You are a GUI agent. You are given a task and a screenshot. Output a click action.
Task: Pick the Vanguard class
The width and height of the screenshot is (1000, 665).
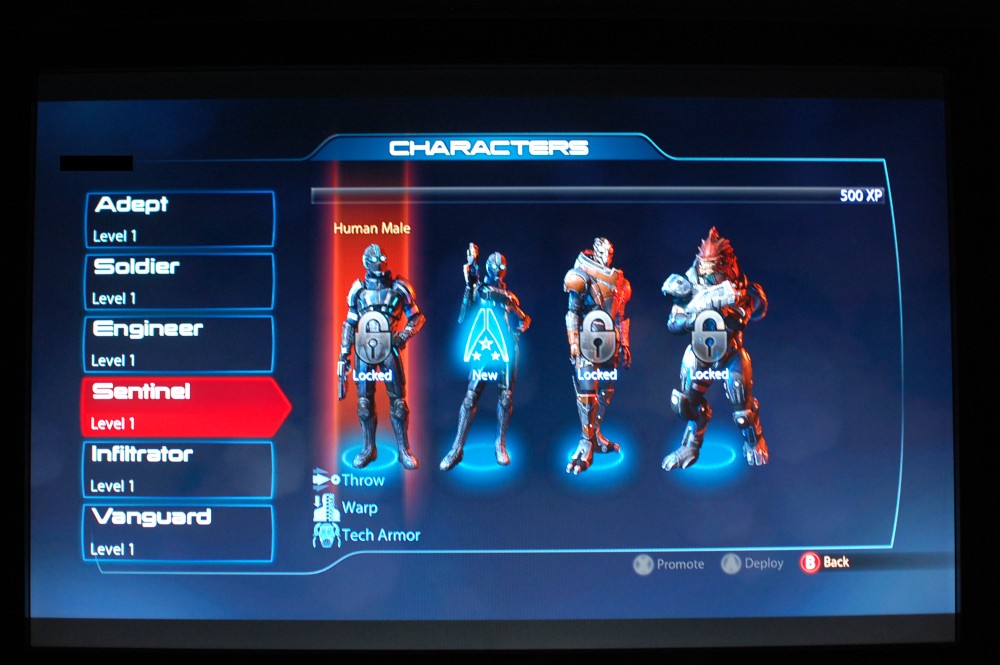[x=179, y=532]
